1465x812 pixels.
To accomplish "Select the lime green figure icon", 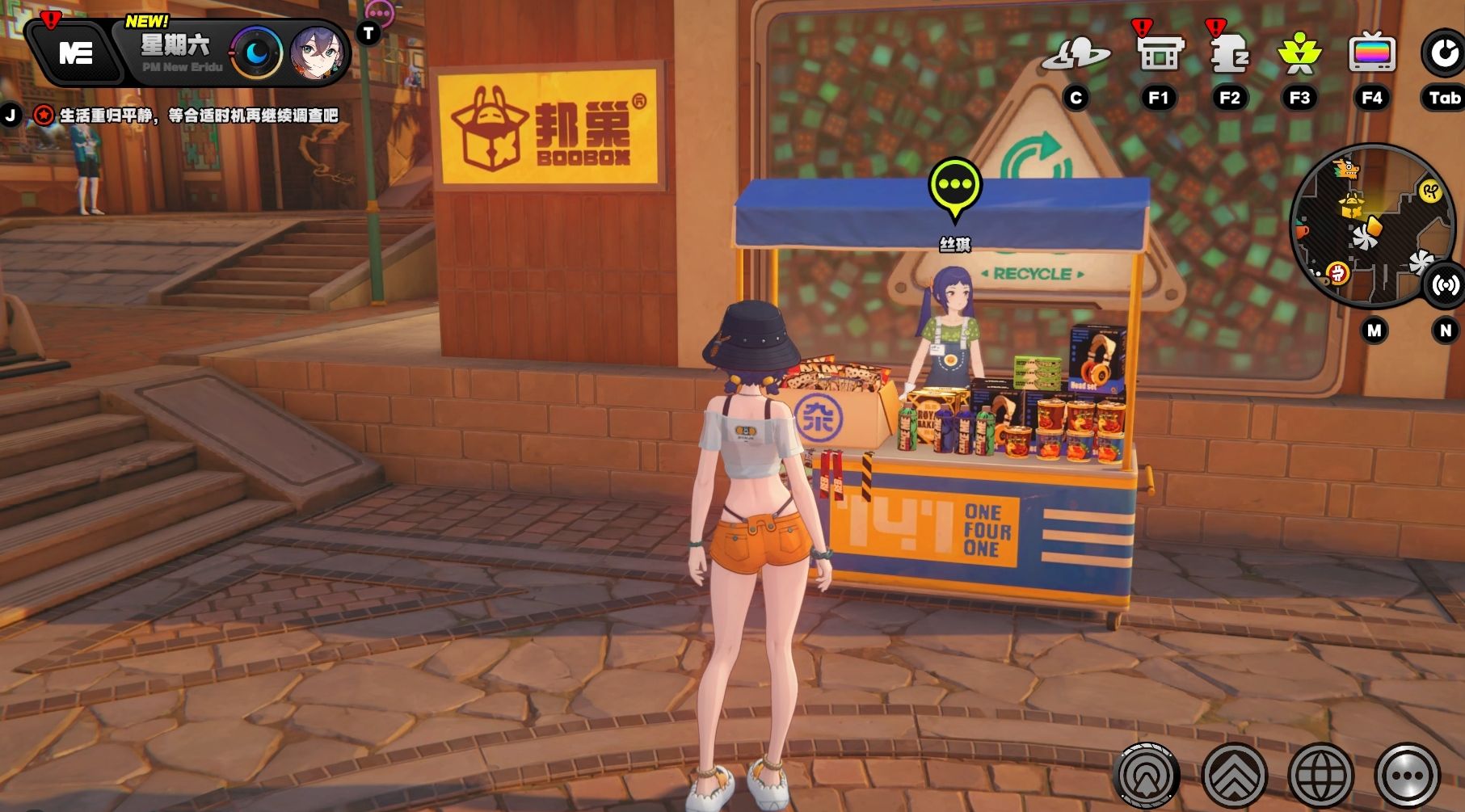I will click(x=1299, y=54).
